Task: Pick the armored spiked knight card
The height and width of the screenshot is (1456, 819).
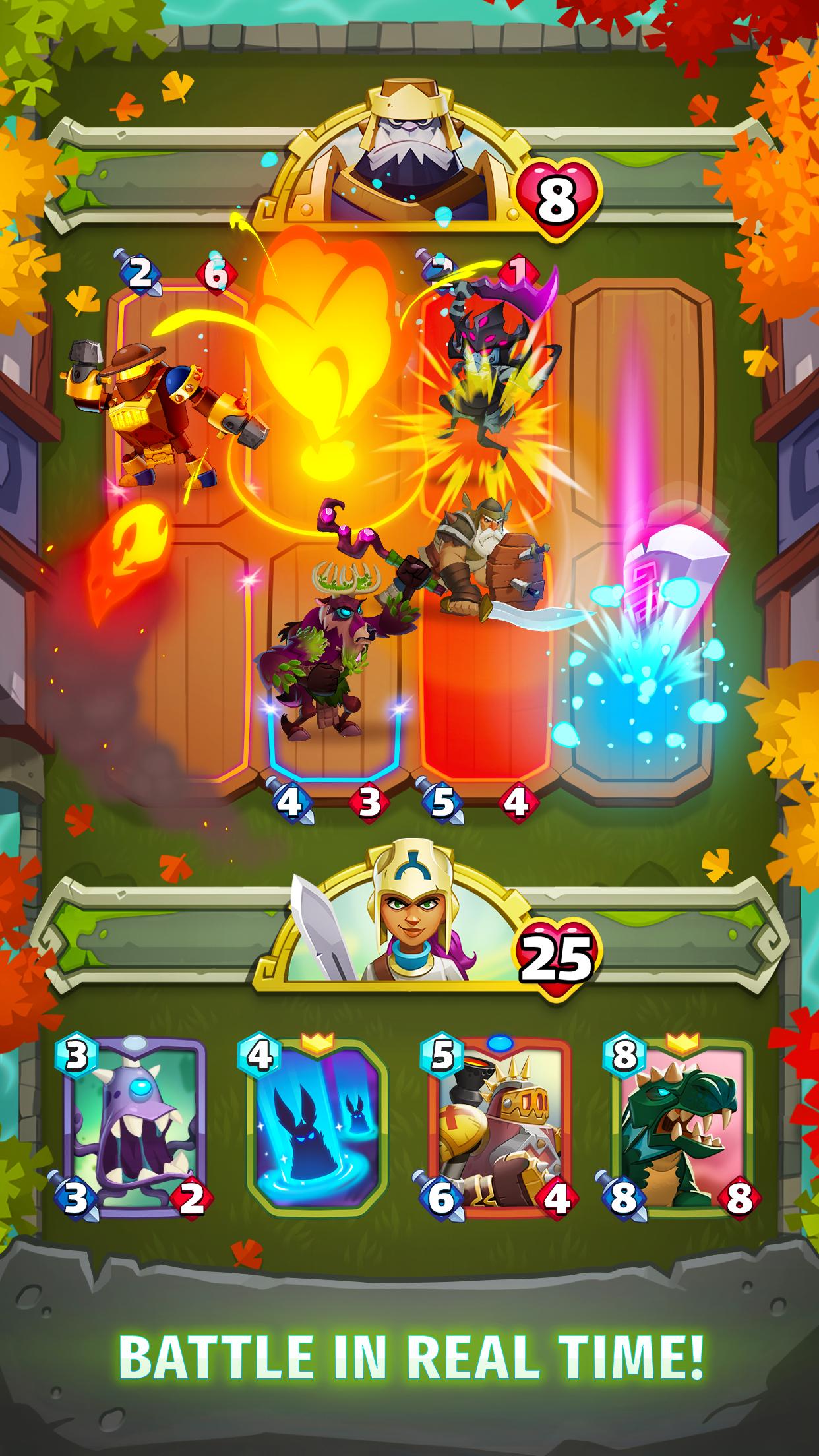Action: click(x=500, y=1129)
